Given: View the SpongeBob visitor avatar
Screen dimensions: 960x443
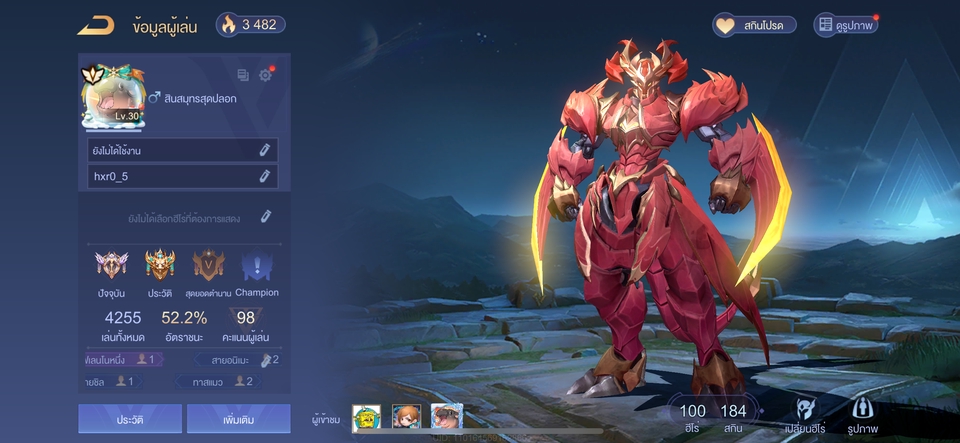Looking at the screenshot, I should 367,418.
